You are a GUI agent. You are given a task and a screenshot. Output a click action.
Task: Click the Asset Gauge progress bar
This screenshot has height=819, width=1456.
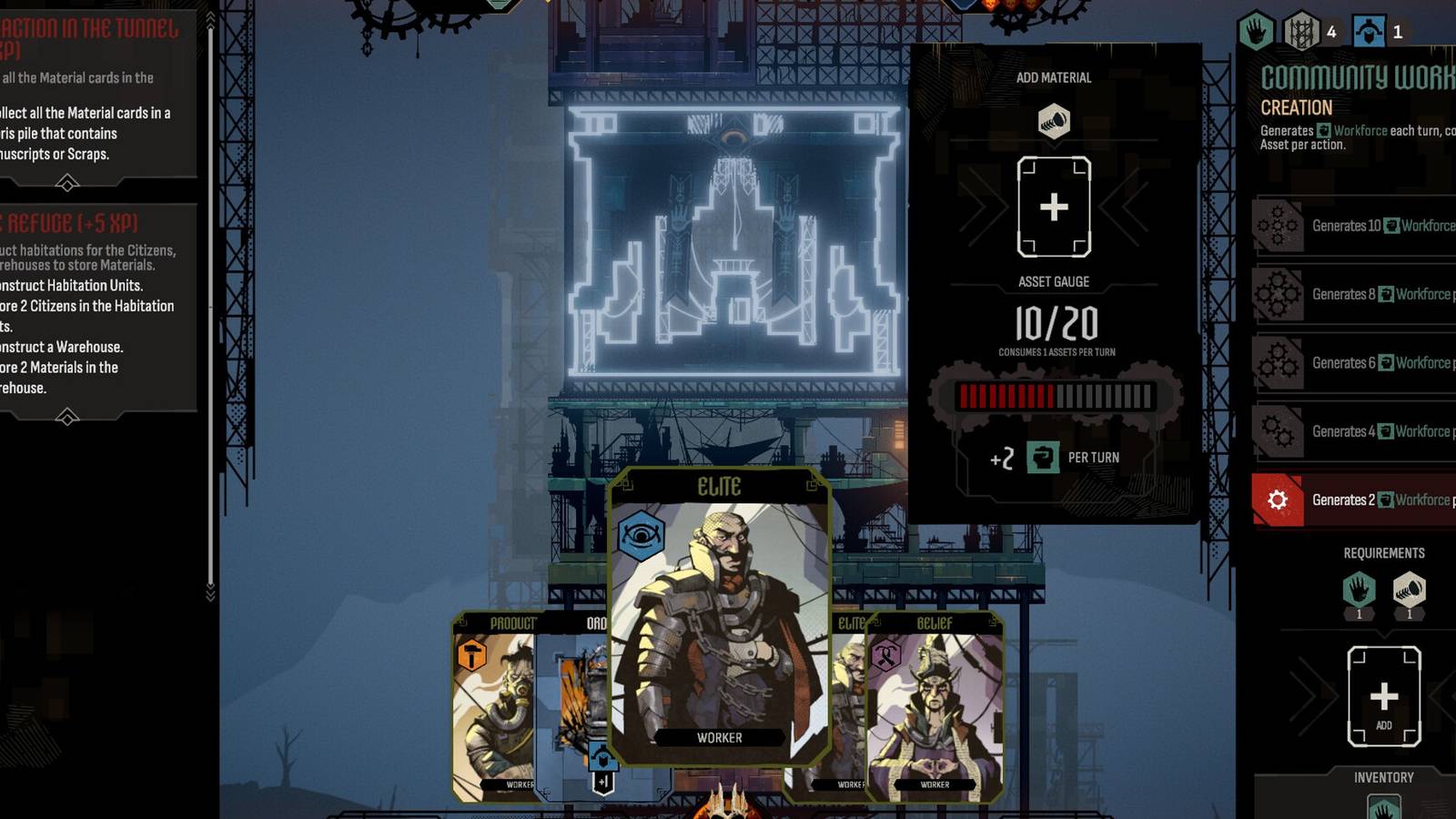[1056, 394]
